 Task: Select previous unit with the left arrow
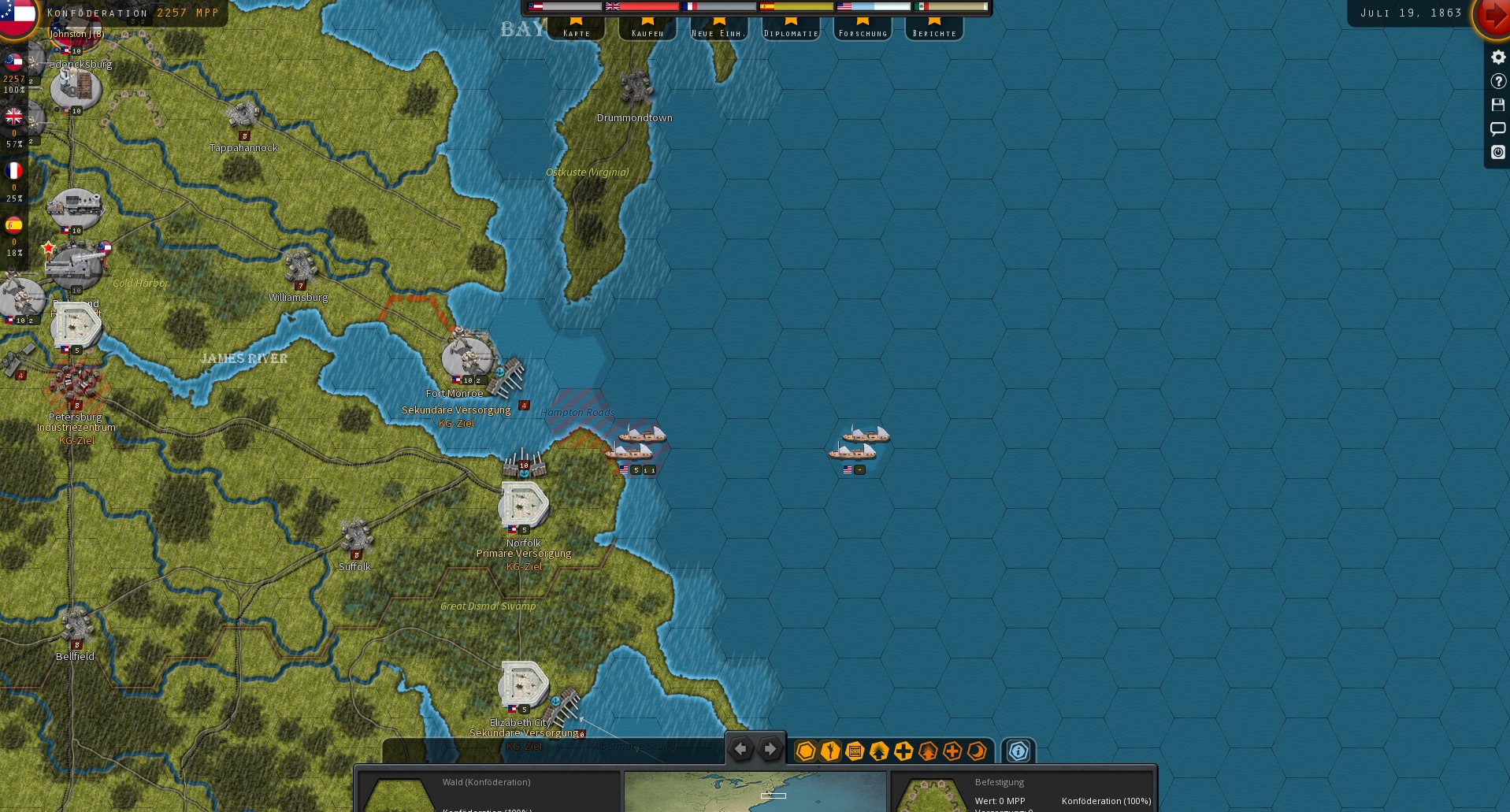pos(740,749)
